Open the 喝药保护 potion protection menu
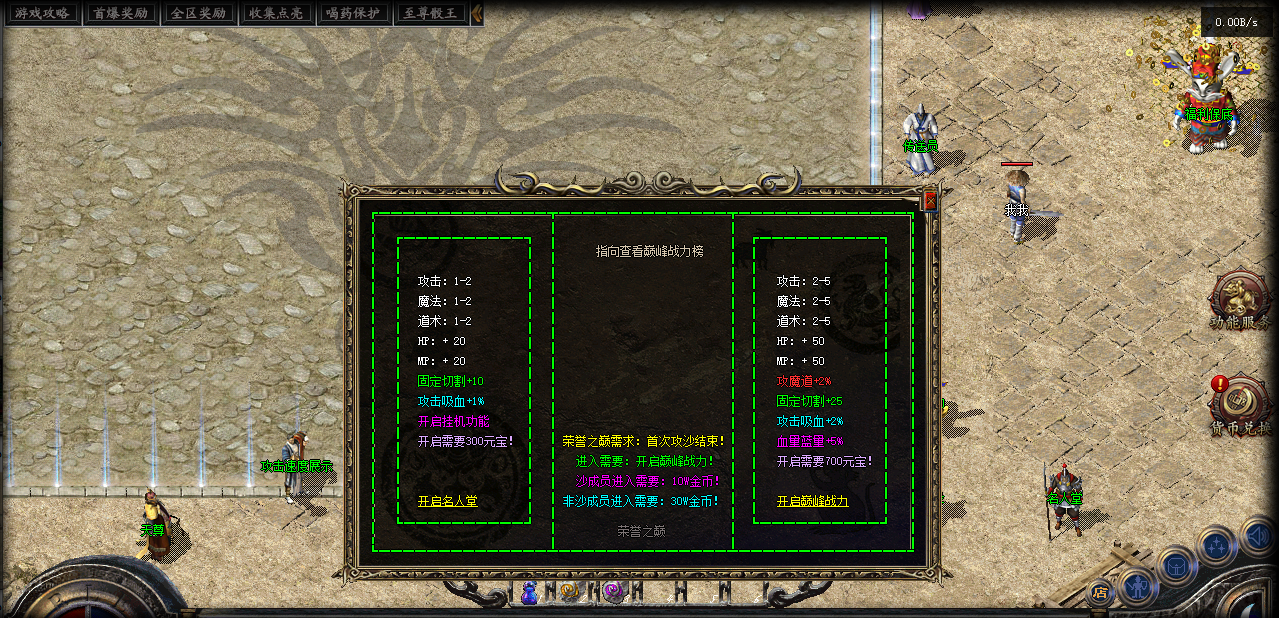Screen dimensions: 1279x618 click(x=353, y=13)
